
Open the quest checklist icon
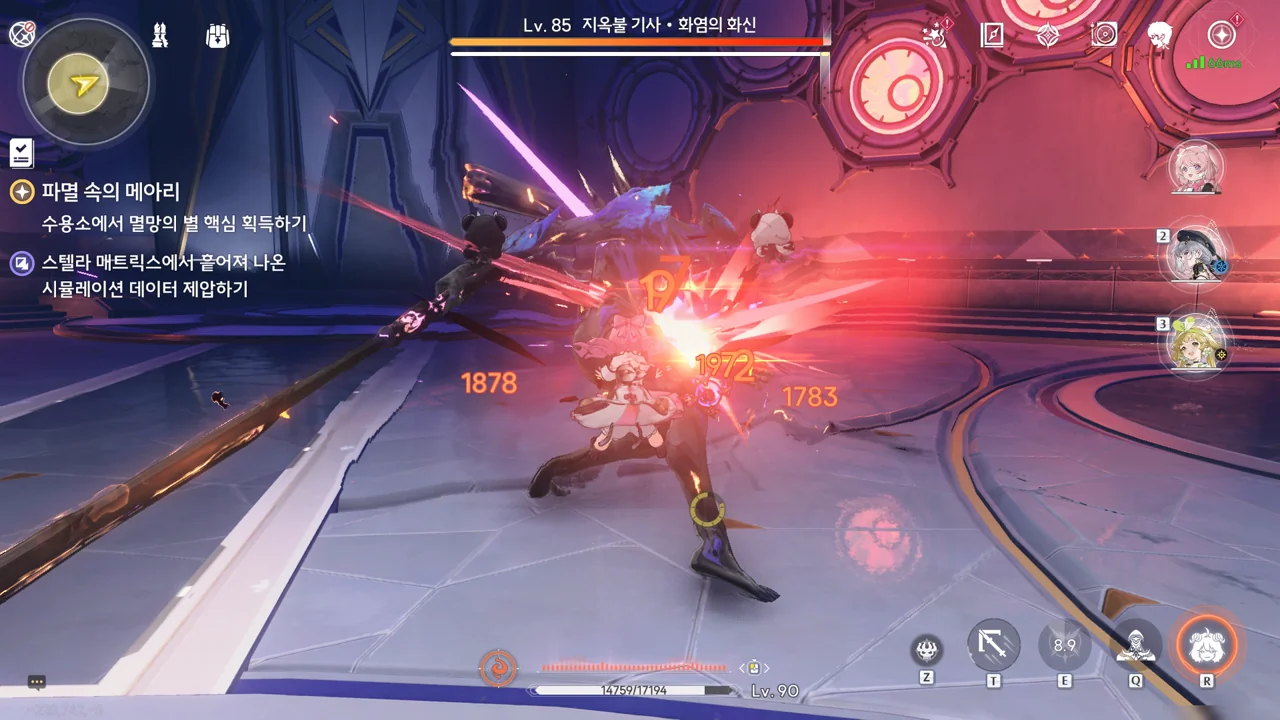coord(21,153)
